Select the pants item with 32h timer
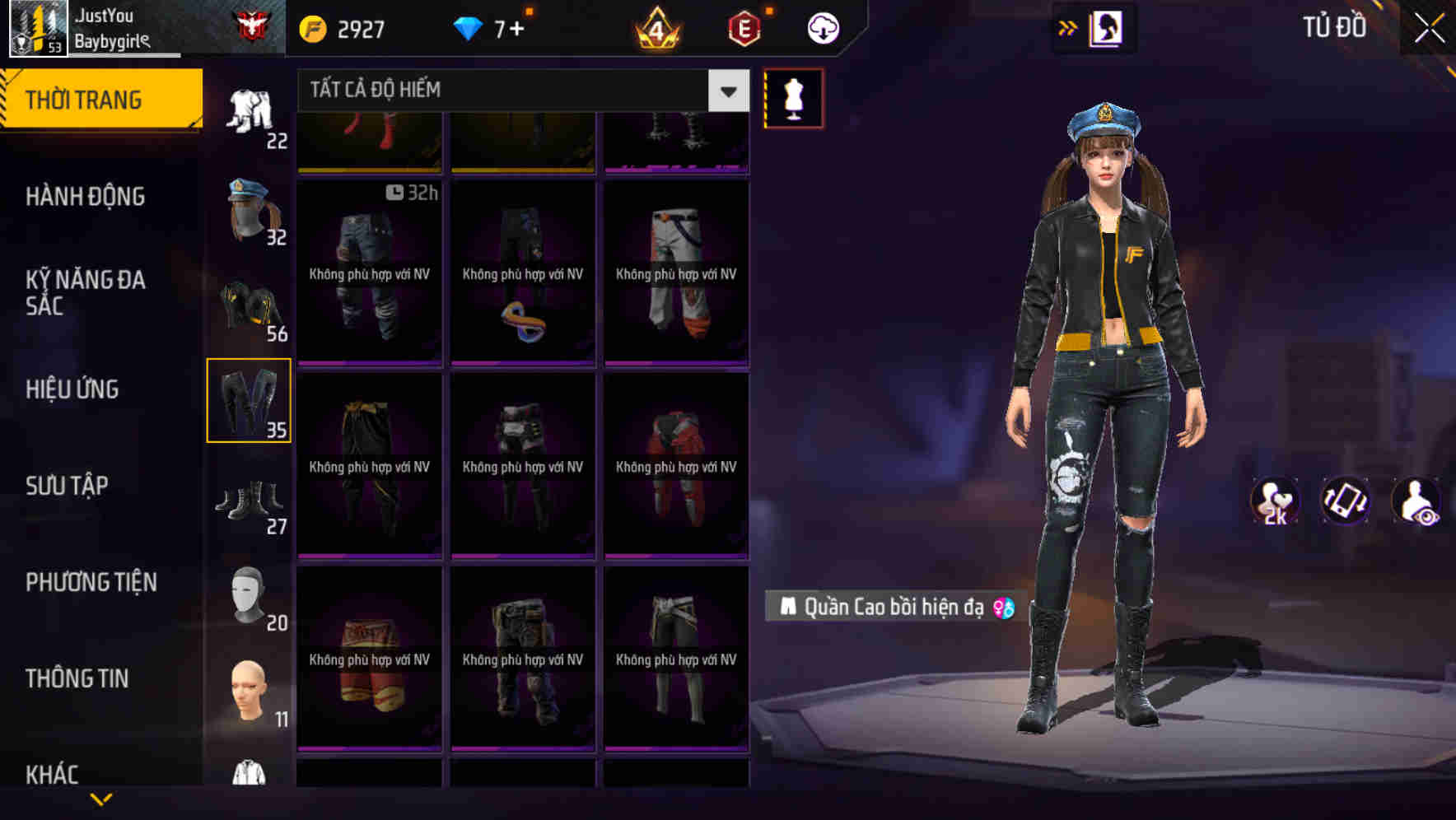The width and height of the screenshot is (1456, 820). (x=369, y=272)
